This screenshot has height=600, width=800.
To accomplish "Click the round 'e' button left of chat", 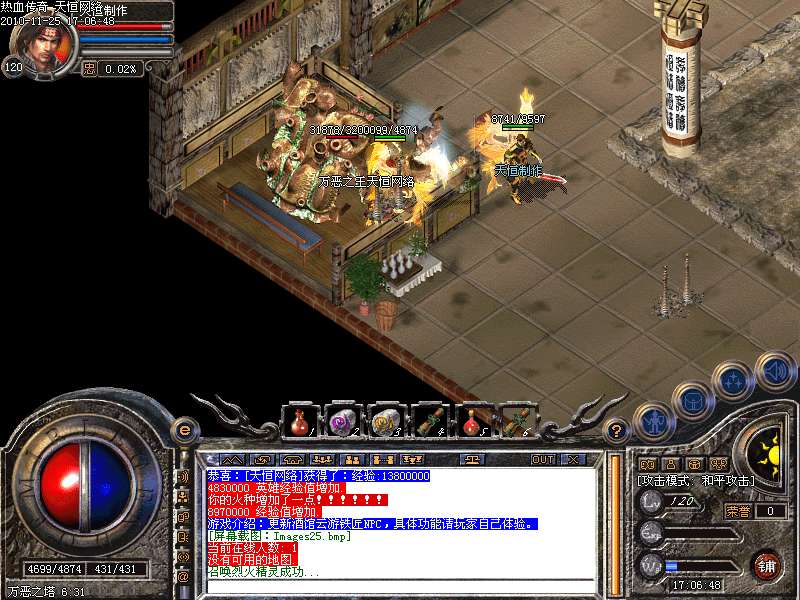I will click(183, 431).
